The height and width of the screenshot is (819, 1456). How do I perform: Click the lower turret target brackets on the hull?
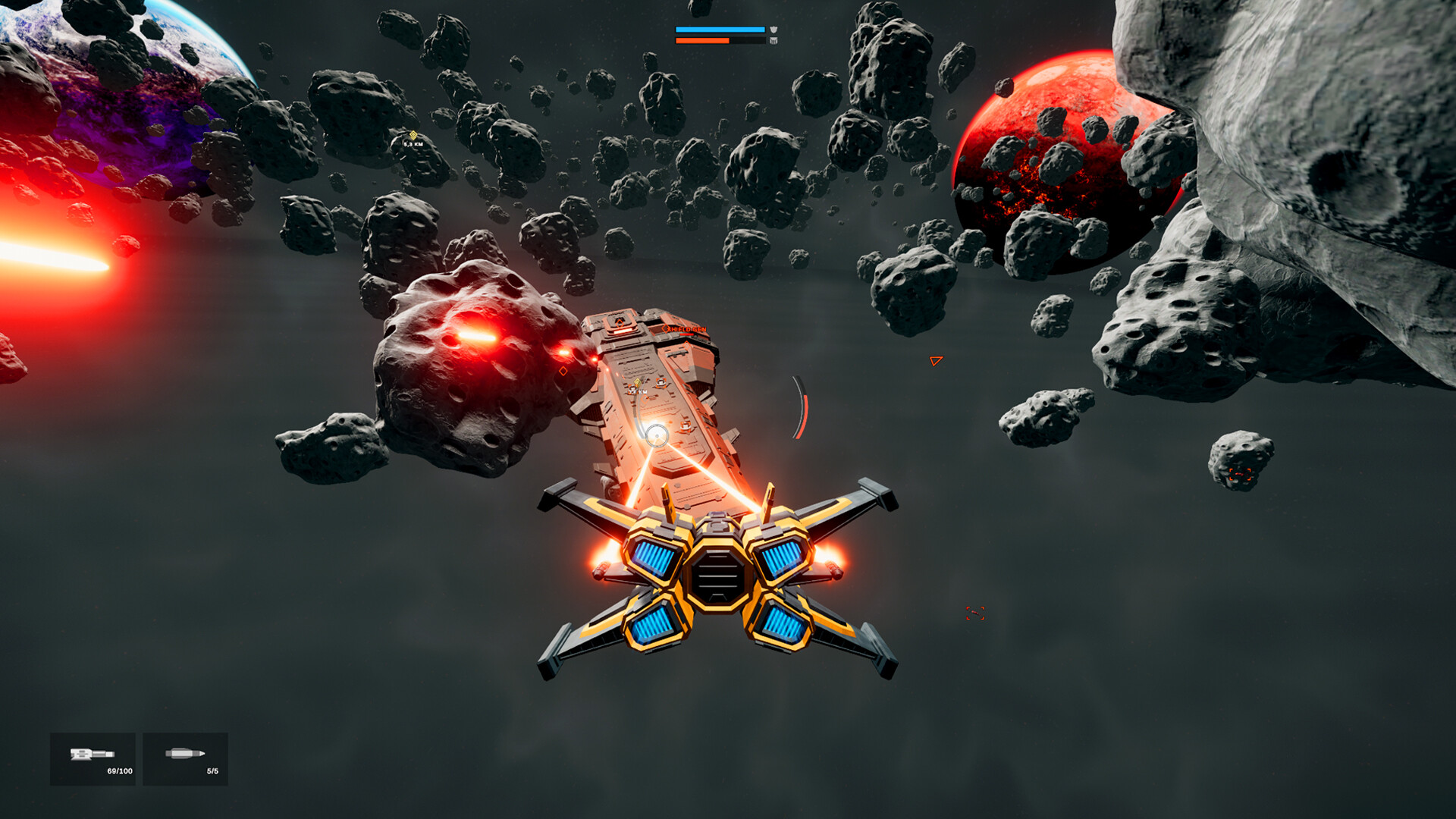685,426
